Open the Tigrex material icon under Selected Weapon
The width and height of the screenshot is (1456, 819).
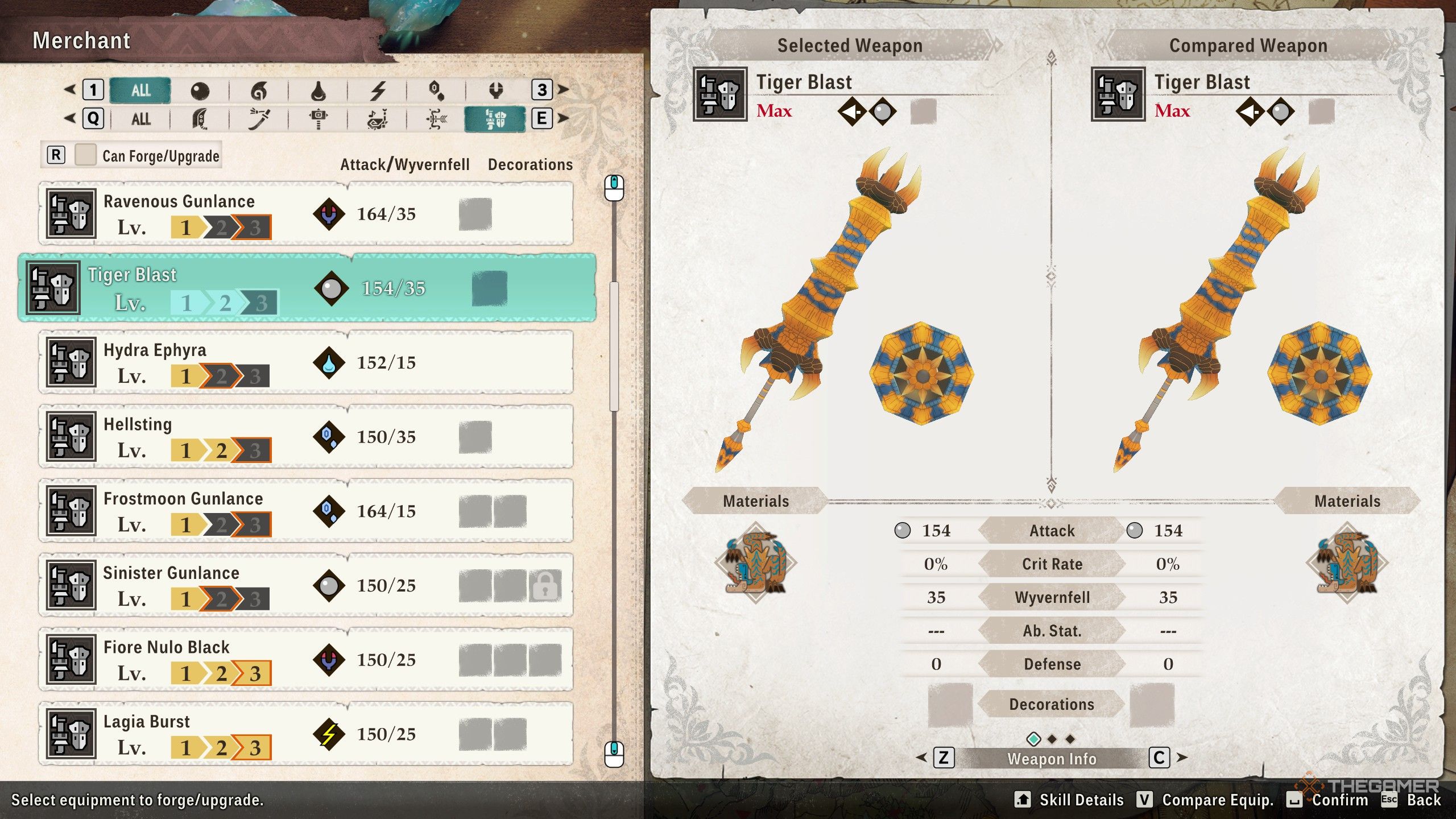pos(755,562)
